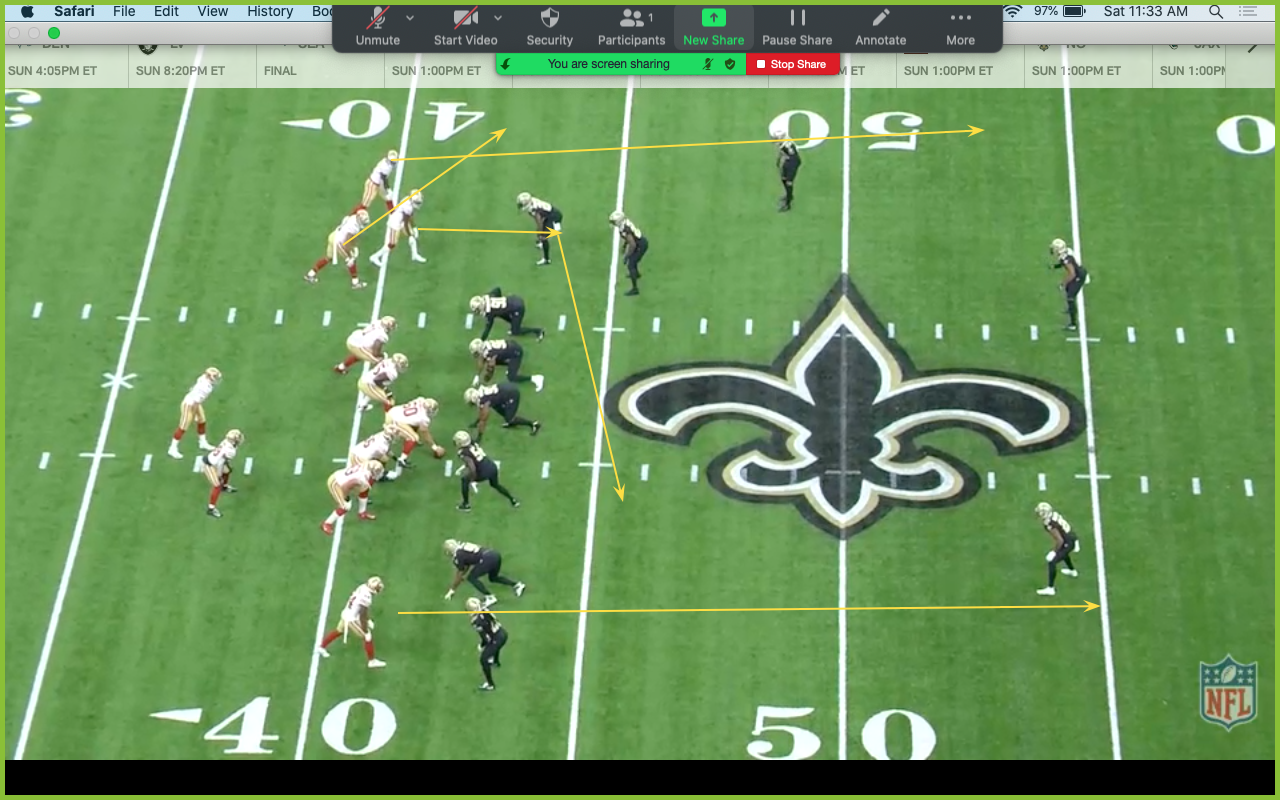Click the shield icon on the sharing banner
This screenshot has height=800, width=1280.
pyautogui.click(x=731, y=63)
